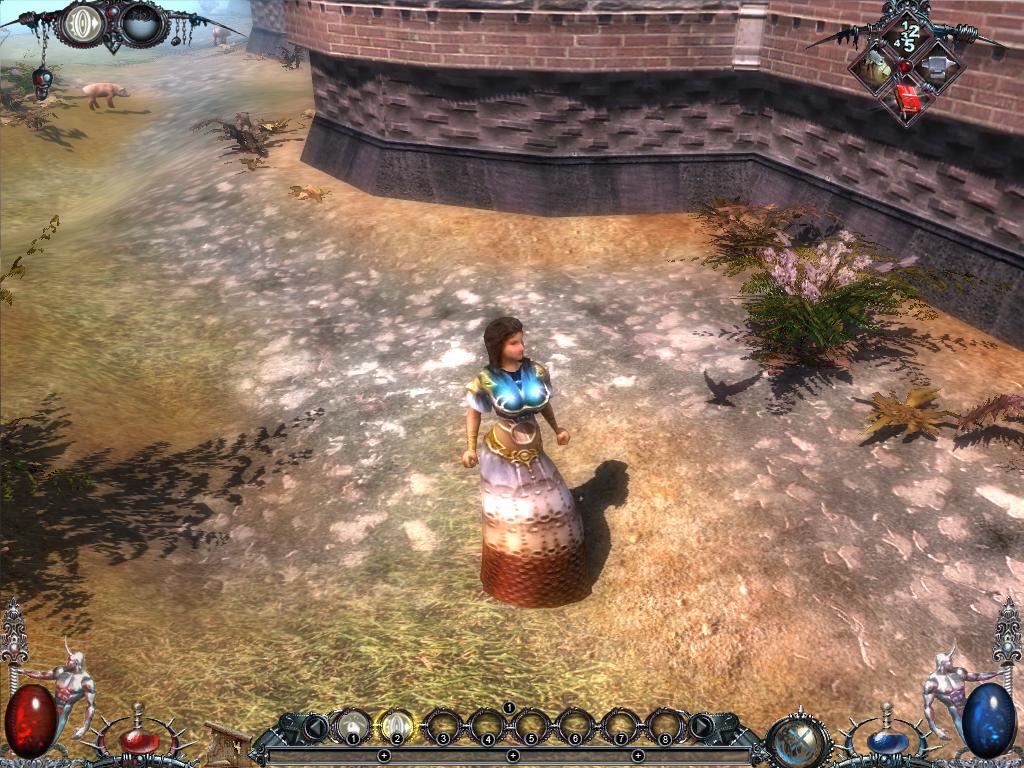Screen dimensions: 1024x768
Task: Use the red health potion flask
Action: pos(139,740)
